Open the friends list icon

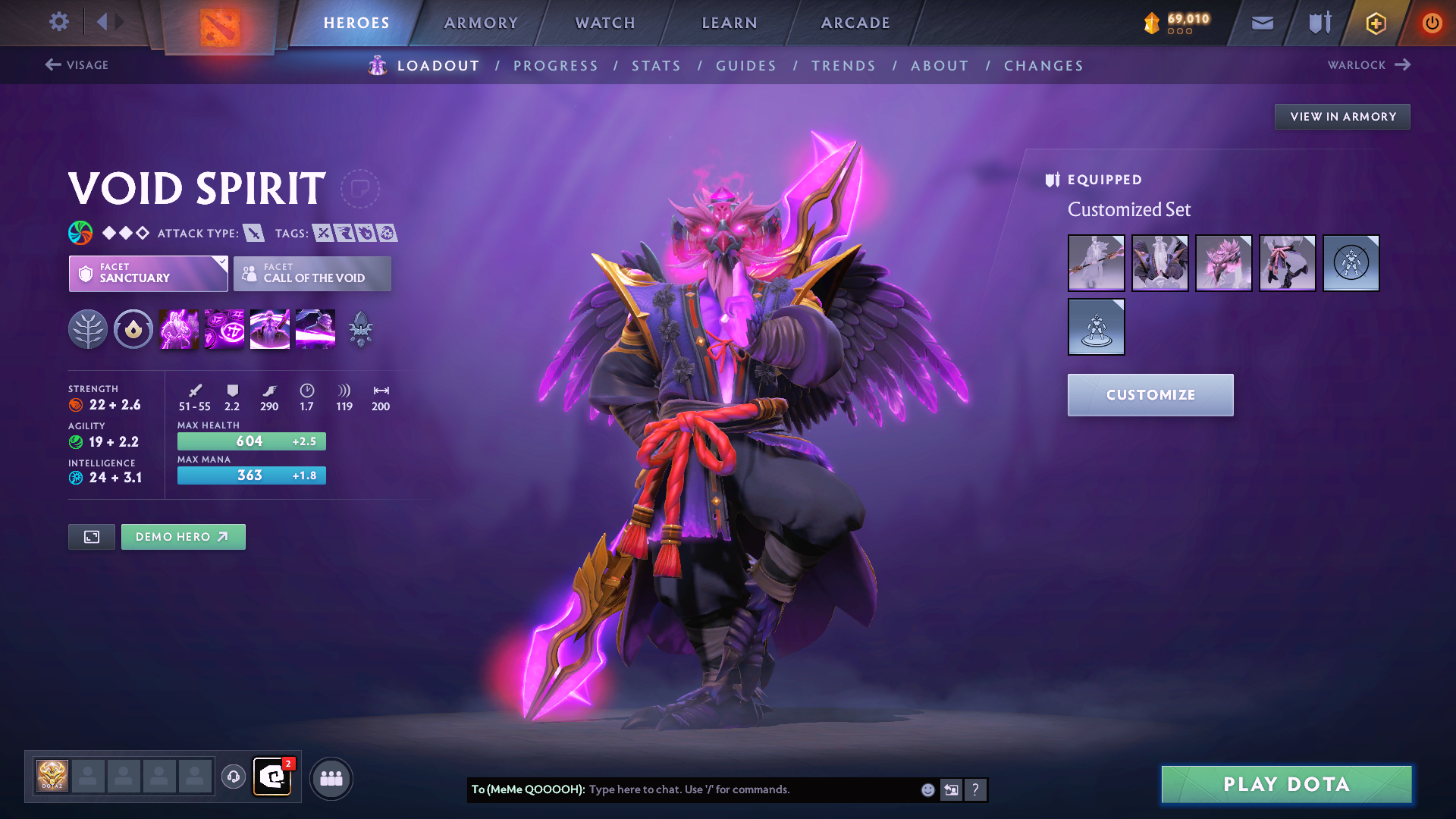pos(331,777)
